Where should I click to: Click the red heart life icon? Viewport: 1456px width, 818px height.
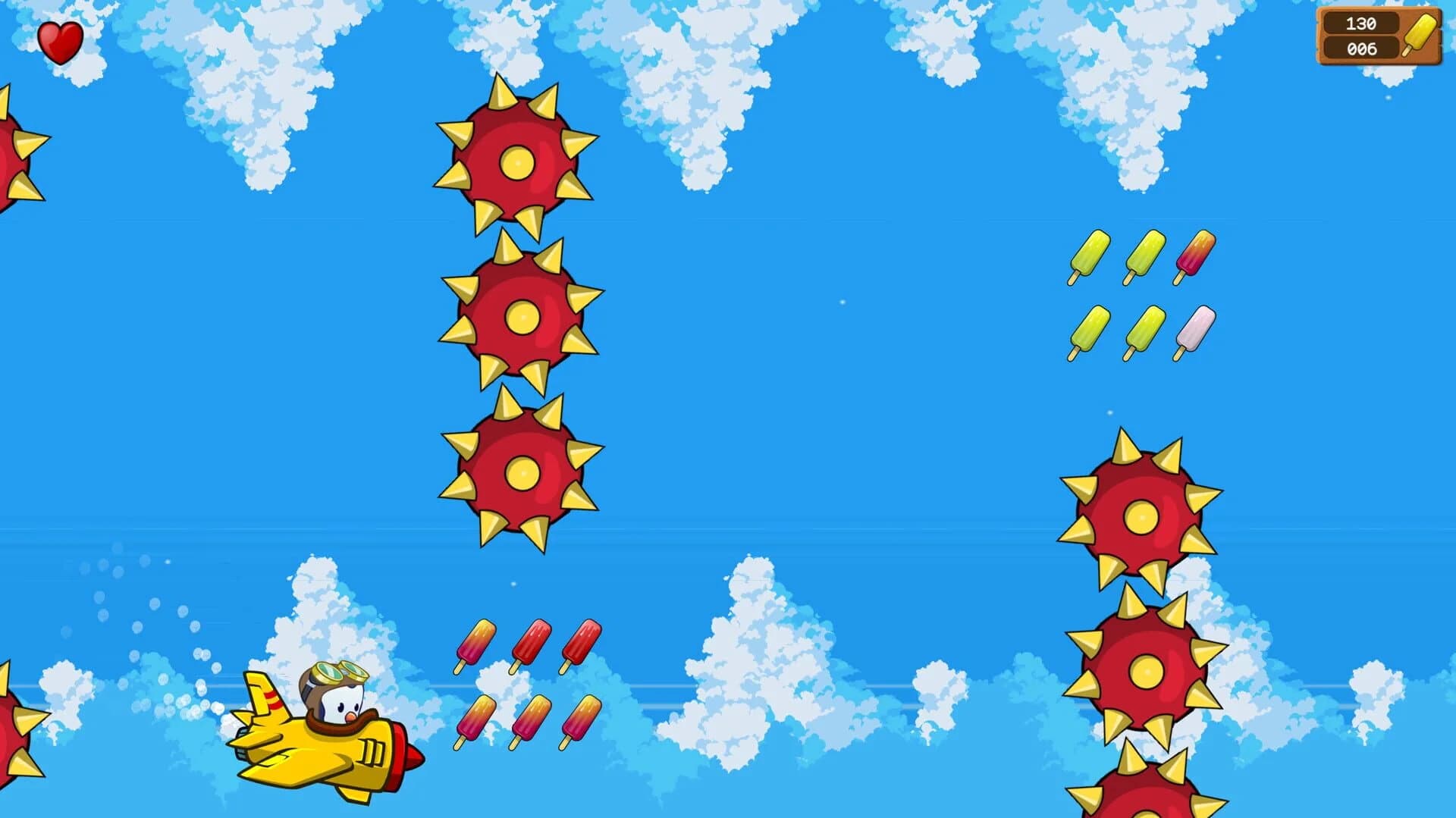click(59, 38)
